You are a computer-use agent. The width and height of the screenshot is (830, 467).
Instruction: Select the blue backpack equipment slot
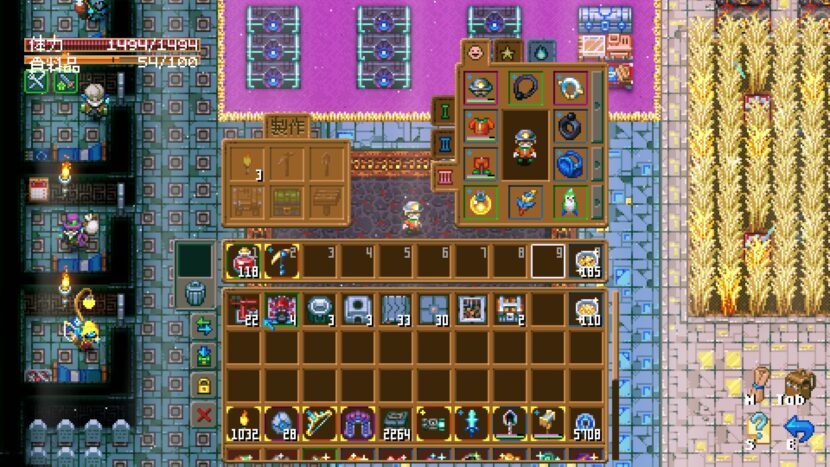[571, 163]
